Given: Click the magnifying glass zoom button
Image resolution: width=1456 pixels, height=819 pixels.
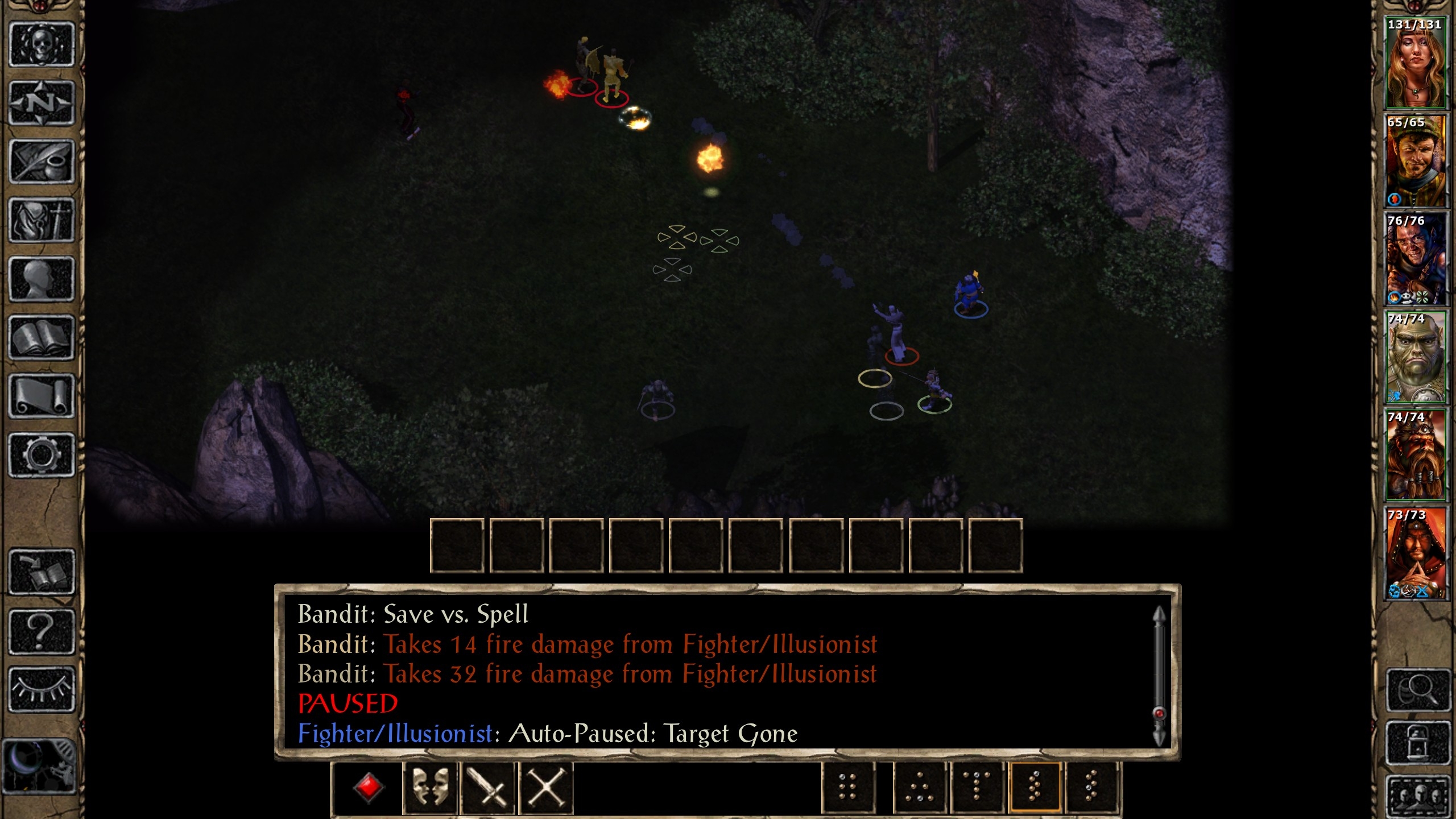Looking at the screenshot, I should (1417, 690).
